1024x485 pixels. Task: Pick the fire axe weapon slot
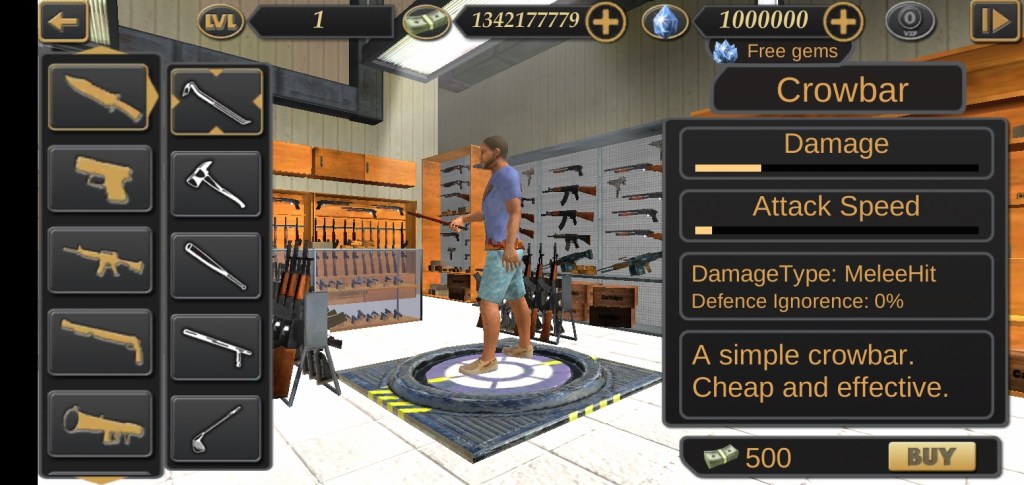tap(215, 183)
